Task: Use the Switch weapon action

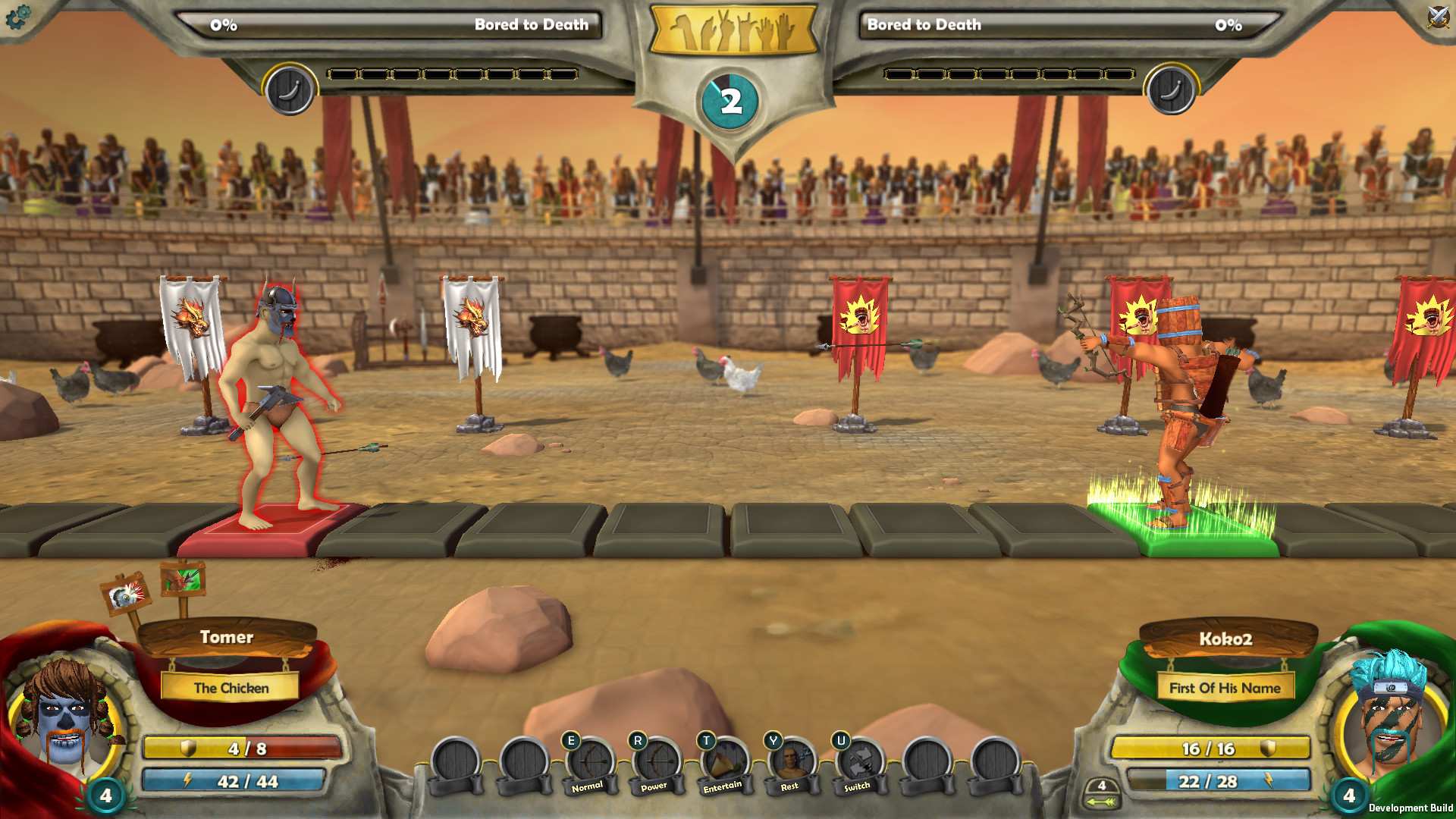Action: 855,762
